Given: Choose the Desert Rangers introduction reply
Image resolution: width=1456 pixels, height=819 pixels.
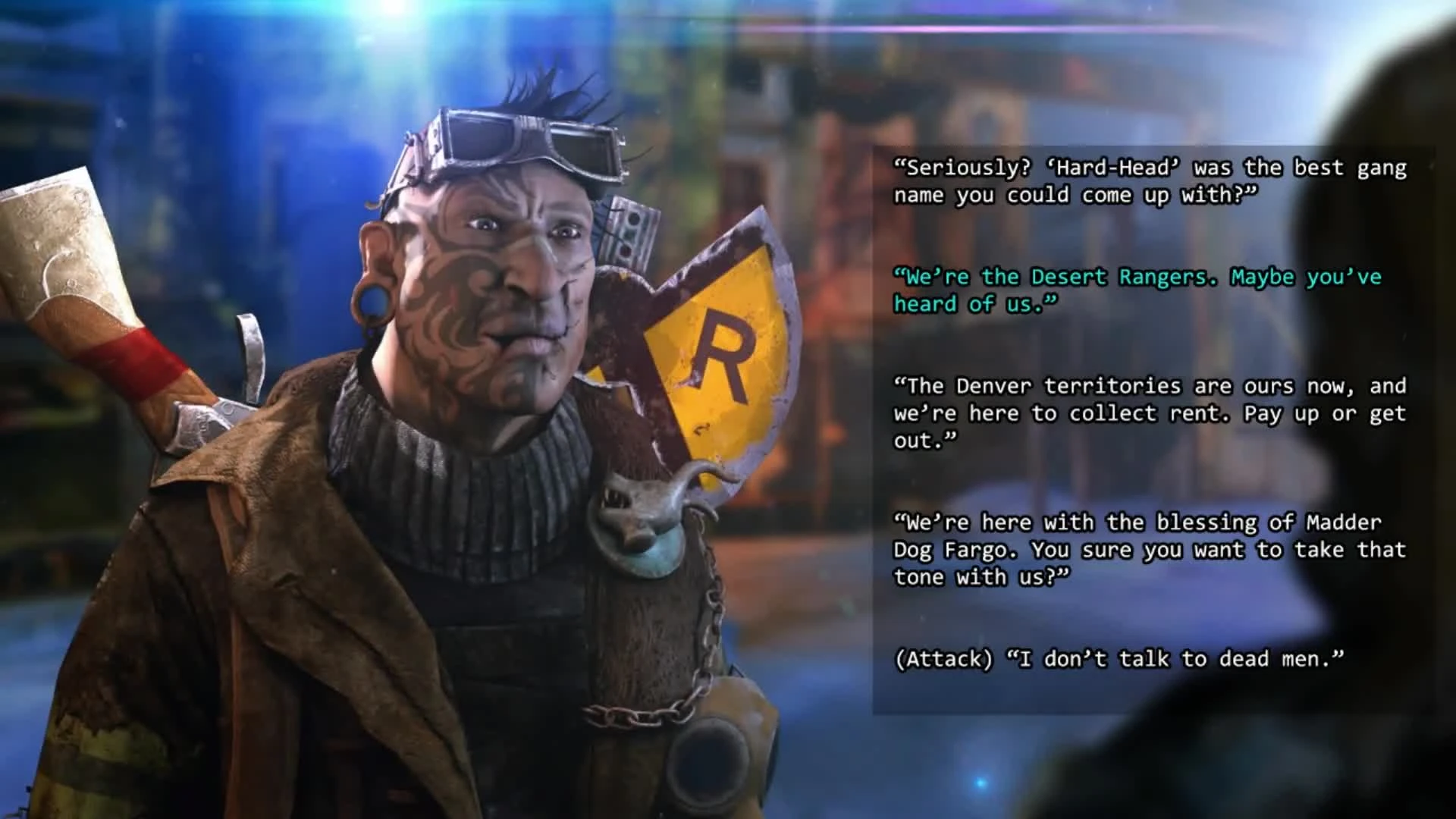Looking at the screenshot, I should [x=1137, y=290].
